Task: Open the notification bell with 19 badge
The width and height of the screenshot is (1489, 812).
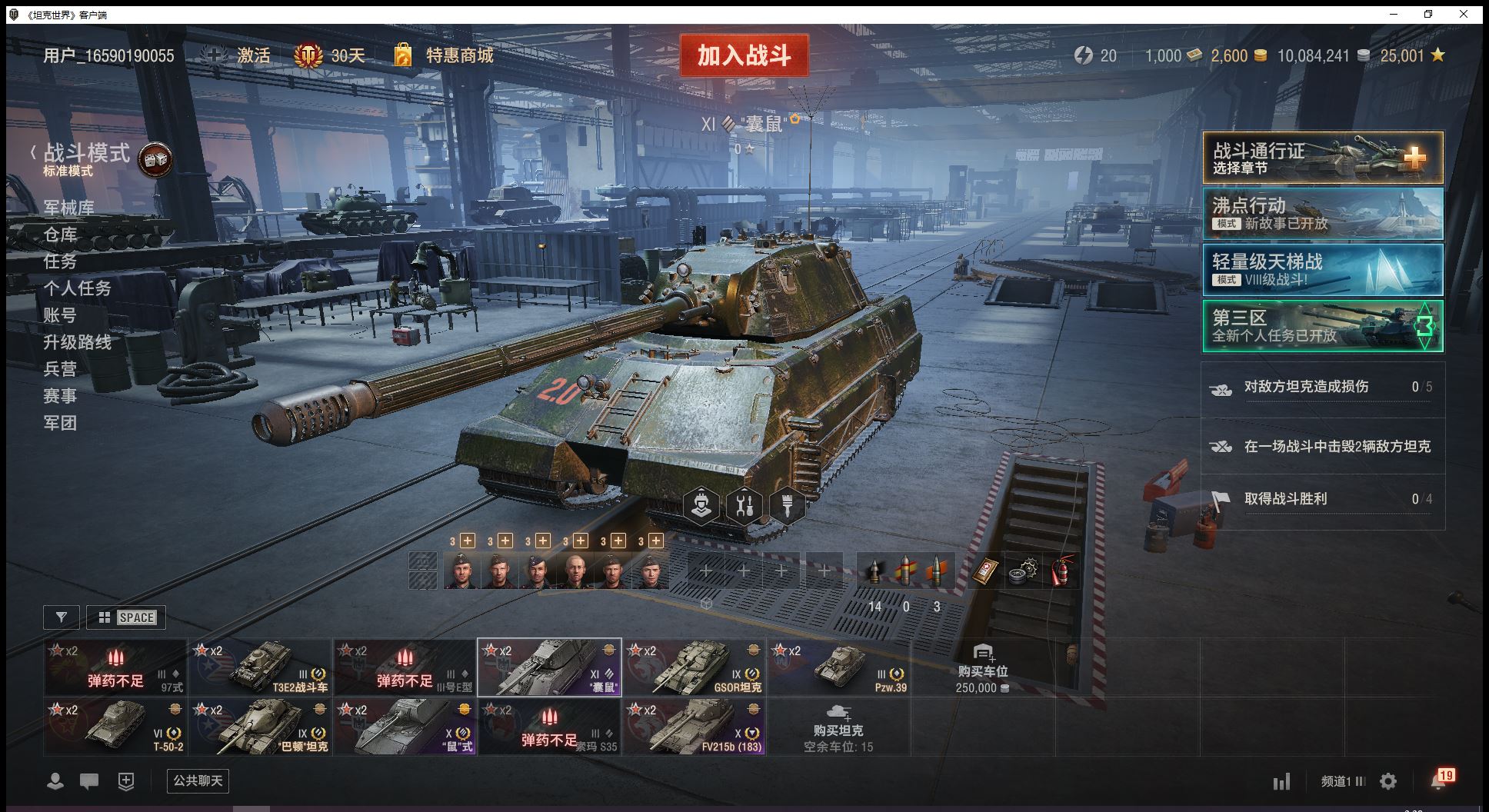Action: coord(1439,780)
